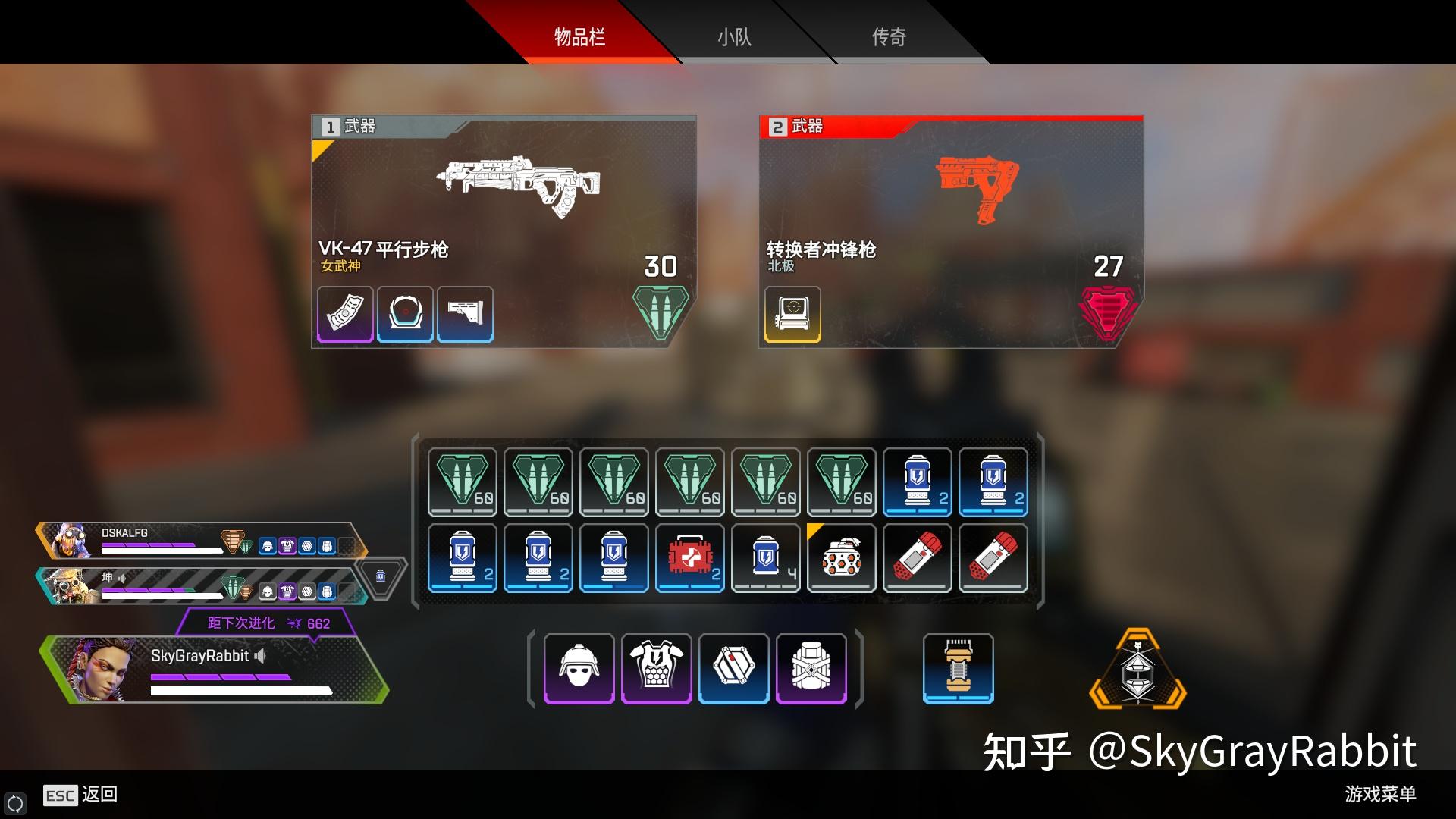
Task: Select the 物品栏 inventory tab
Action: point(579,36)
